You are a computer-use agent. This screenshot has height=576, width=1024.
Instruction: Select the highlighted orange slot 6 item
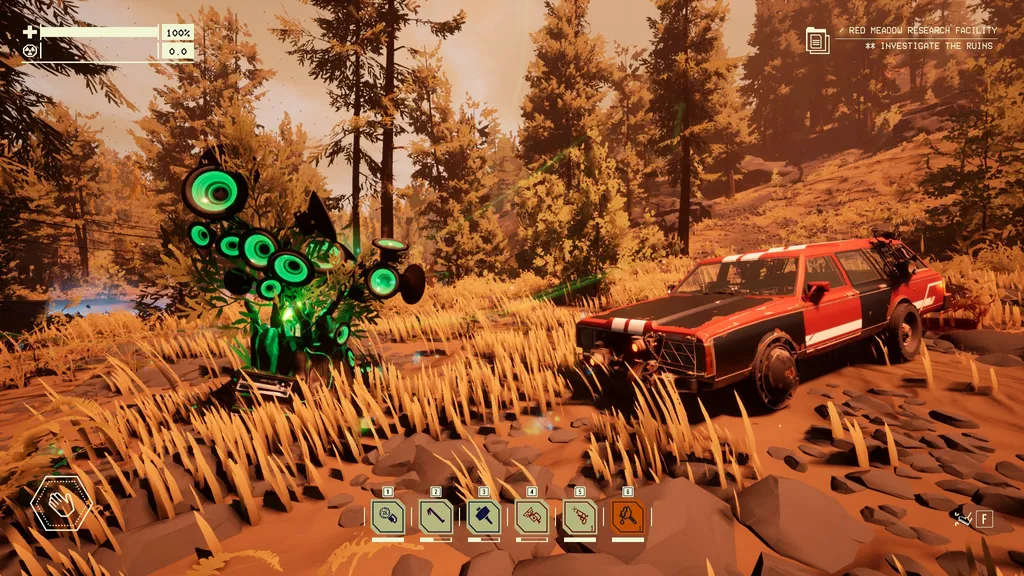click(x=628, y=517)
